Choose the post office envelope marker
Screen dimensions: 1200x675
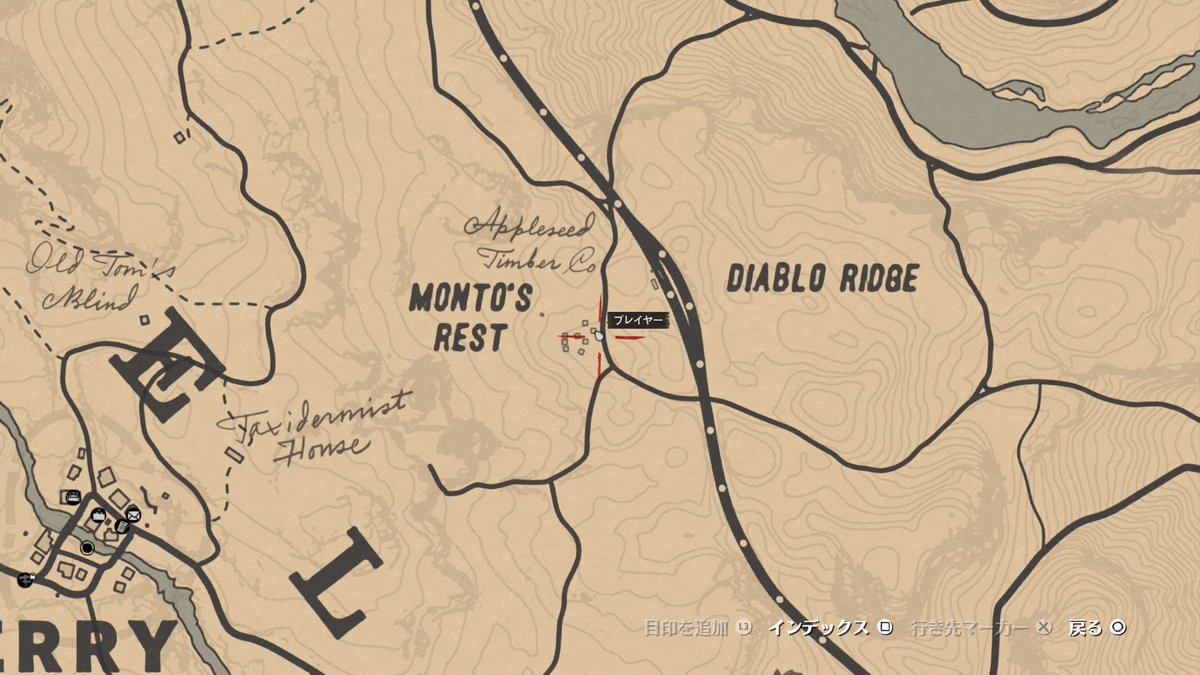pyautogui.click(x=133, y=516)
